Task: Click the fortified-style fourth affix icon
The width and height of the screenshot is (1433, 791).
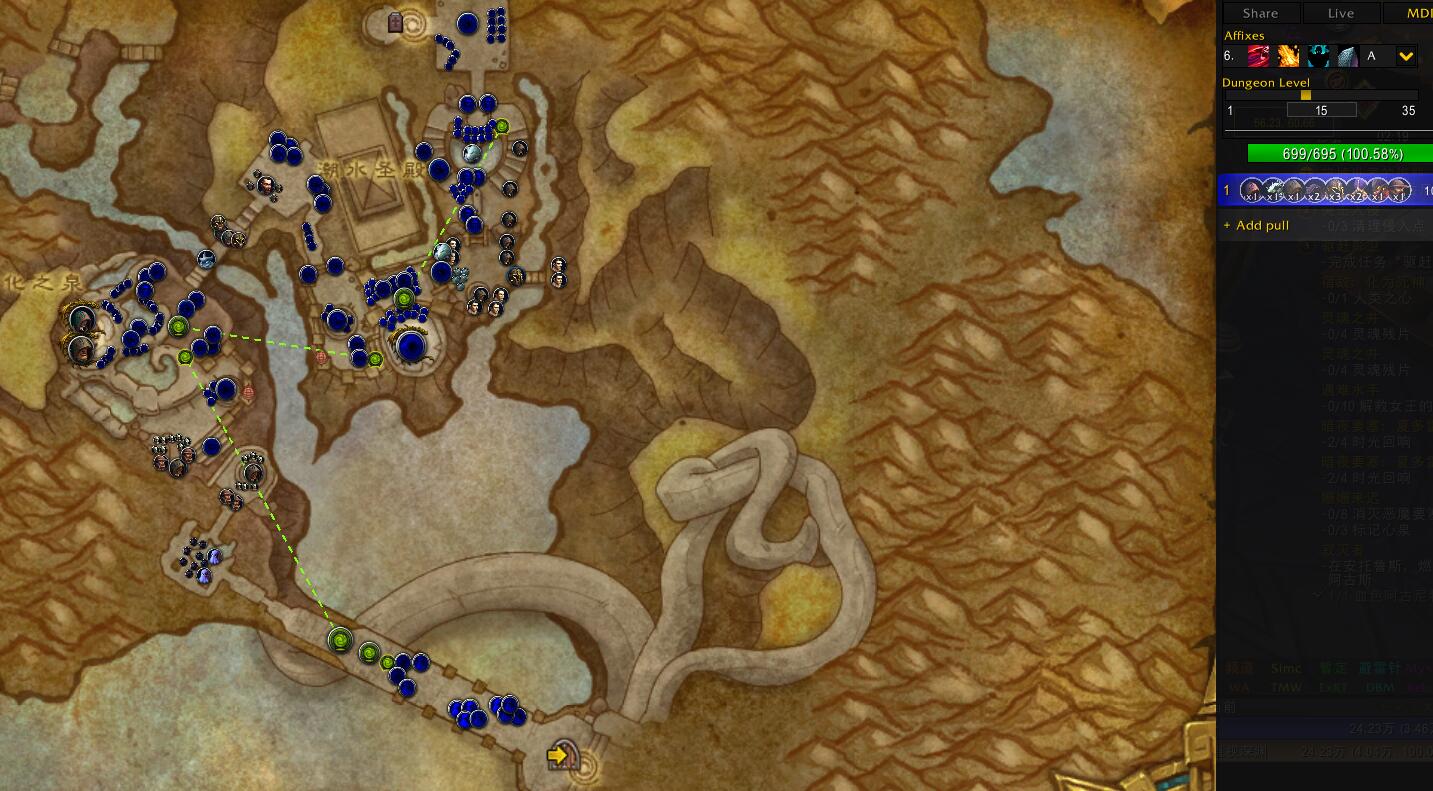Action: point(1347,55)
